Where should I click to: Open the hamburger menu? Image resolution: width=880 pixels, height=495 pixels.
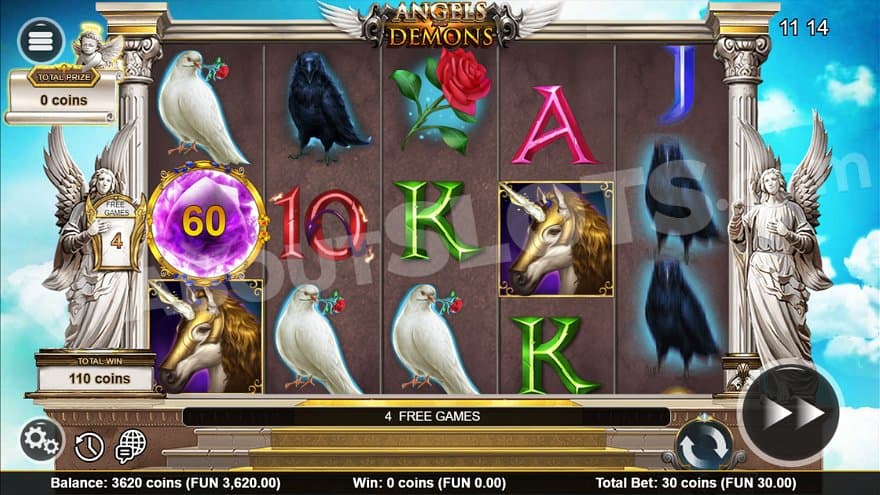[x=41, y=41]
